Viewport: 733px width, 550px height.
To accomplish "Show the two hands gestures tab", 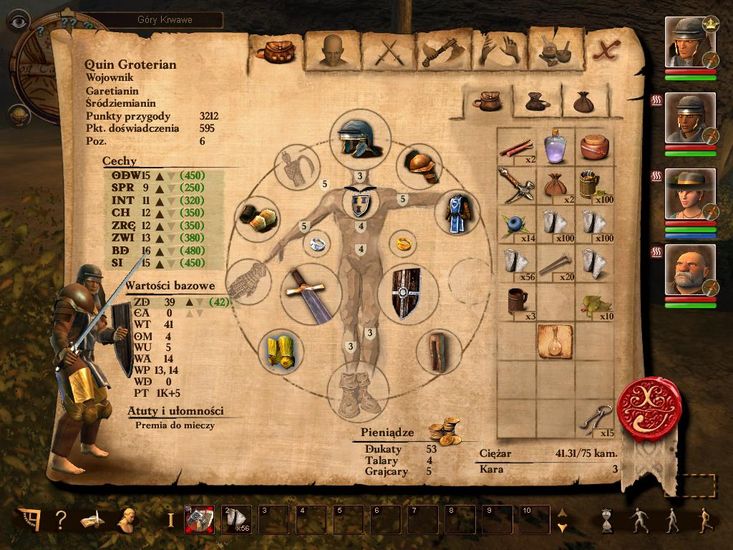I will [500, 50].
